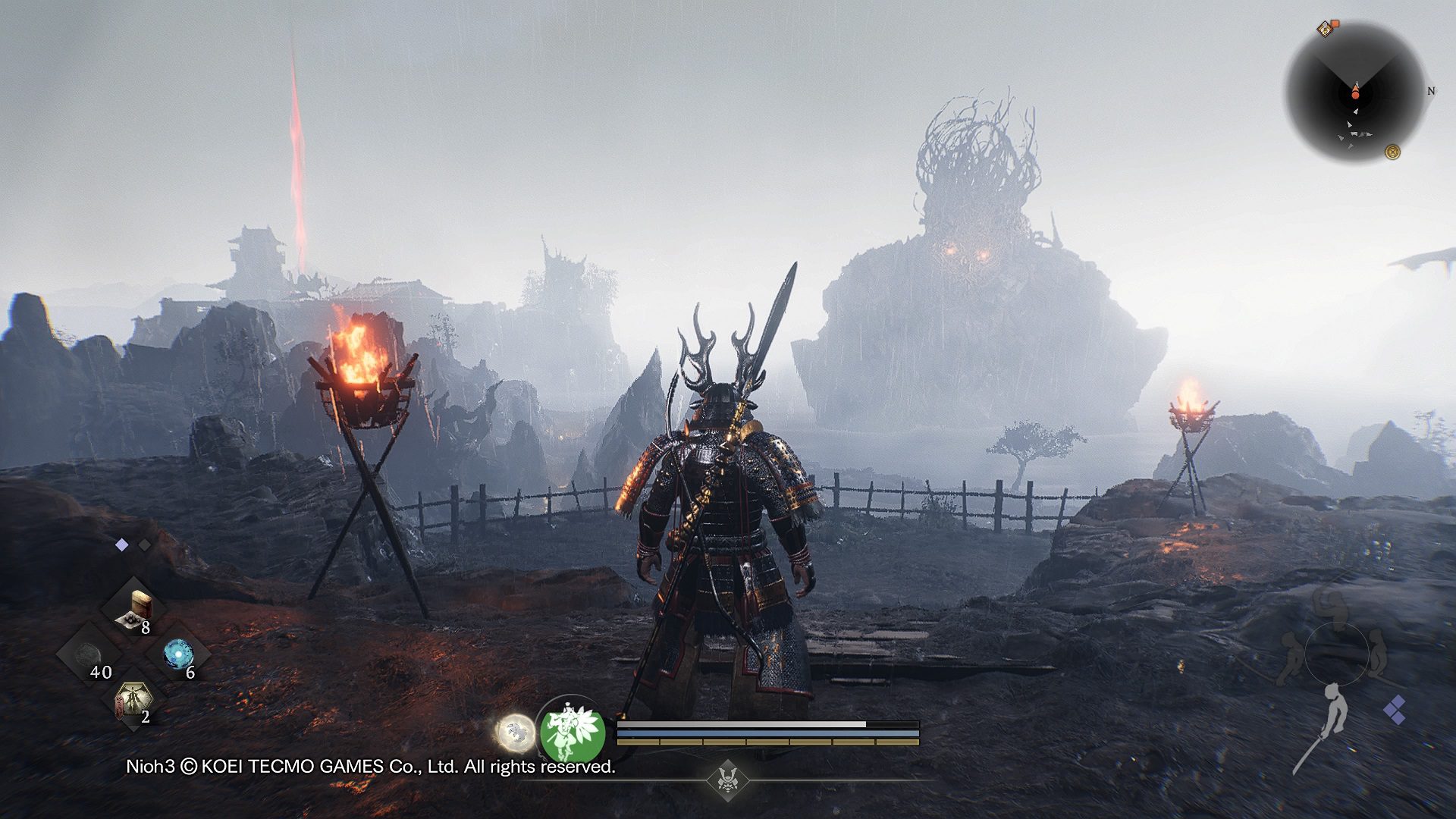Screen dimensions: 1456x819
Task: Toggle the blue diamond pair near the control hints
Action: [x=1397, y=708]
